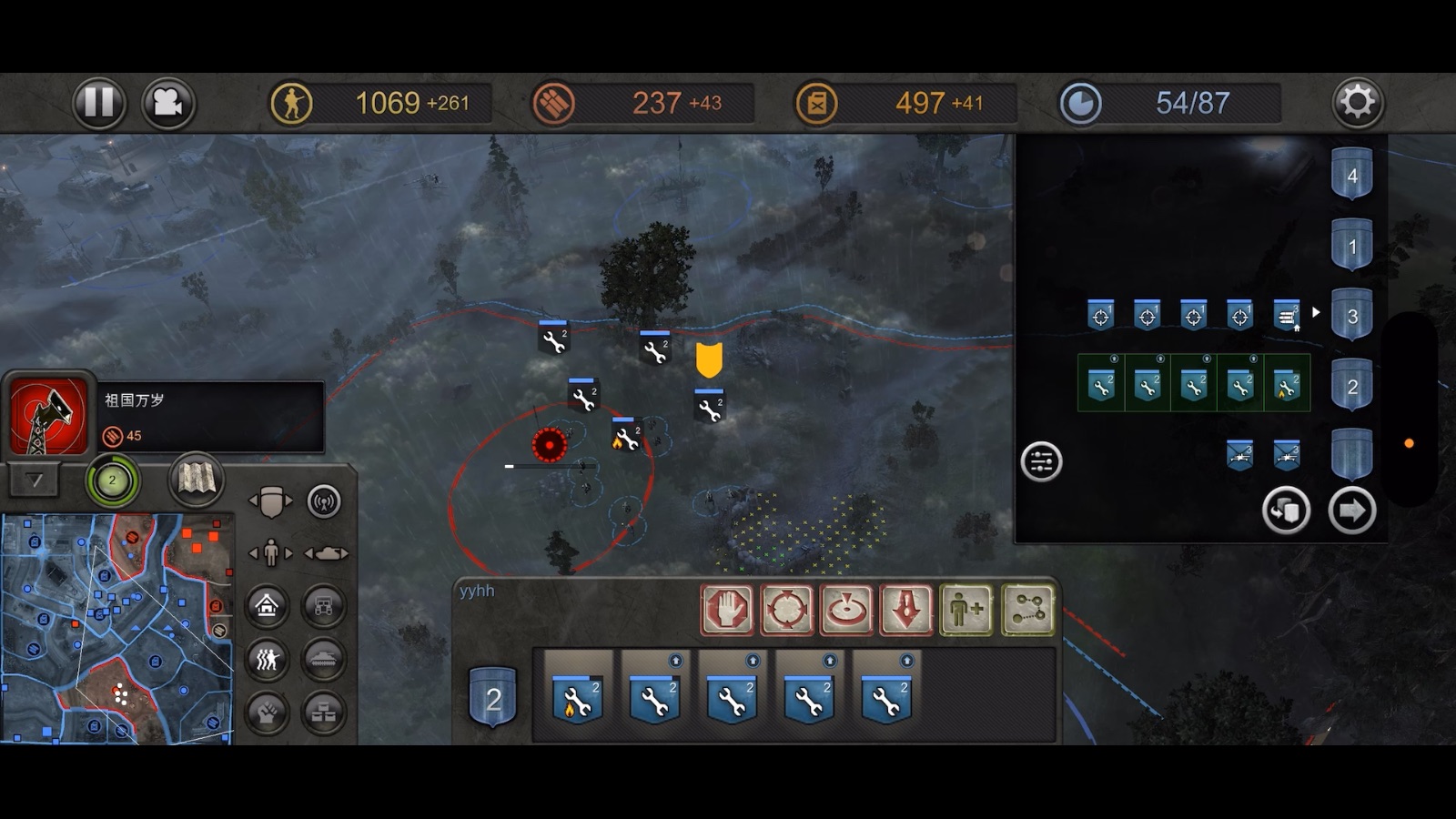Click the right-arrow button in the group panel
Viewport: 1456px width, 819px height.
pyautogui.click(x=1351, y=511)
